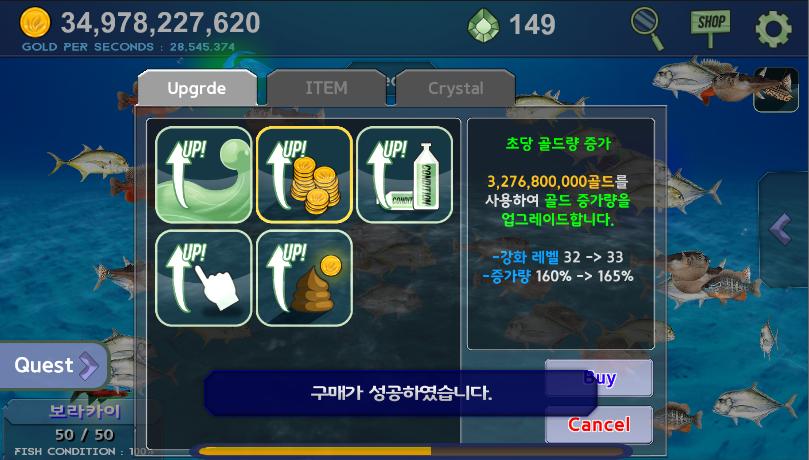This screenshot has width=809, height=460.
Task: Cancel the upgrade window
Action: pyautogui.click(x=599, y=424)
